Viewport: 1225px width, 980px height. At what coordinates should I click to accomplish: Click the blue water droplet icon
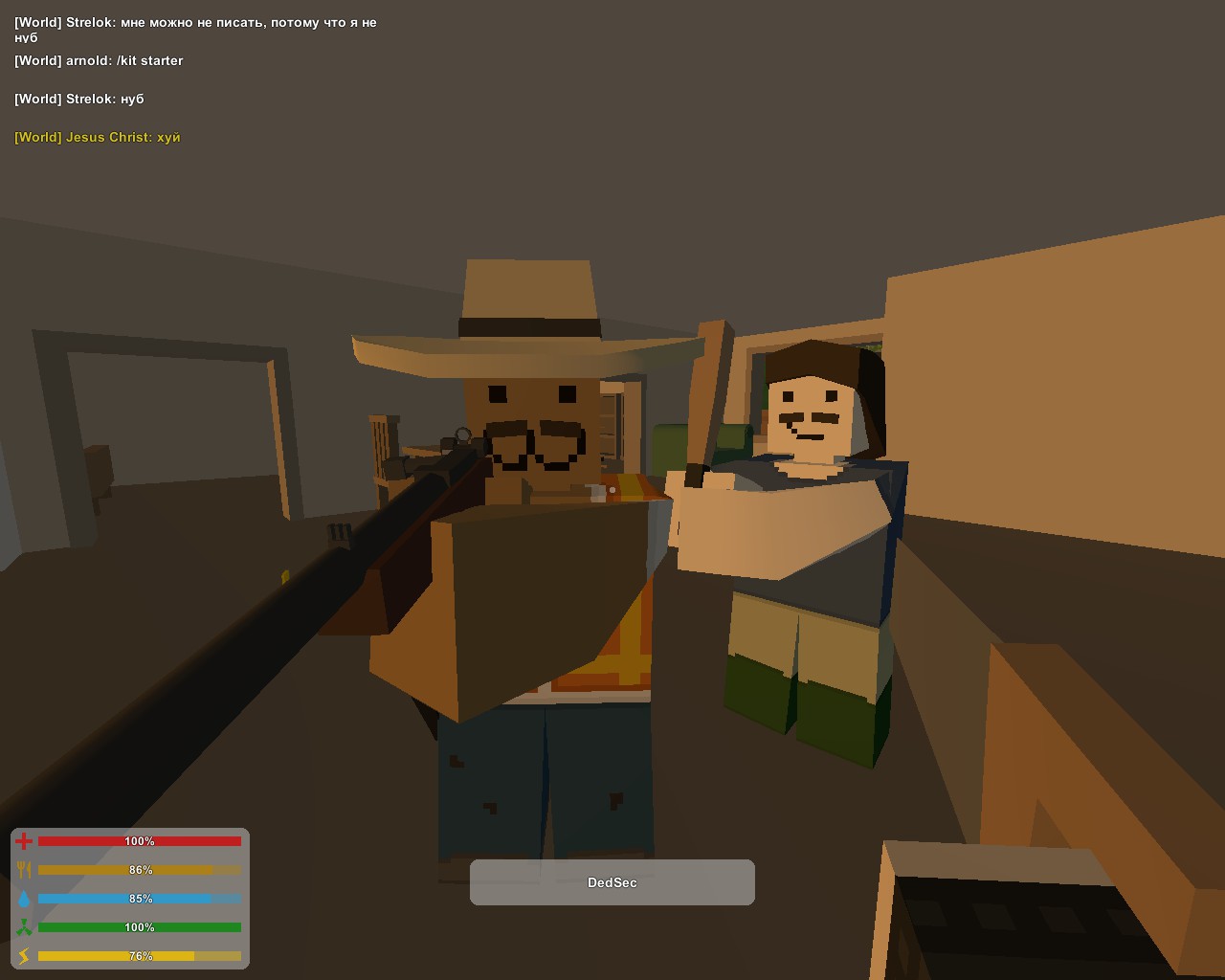pyautogui.click(x=24, y=898)
